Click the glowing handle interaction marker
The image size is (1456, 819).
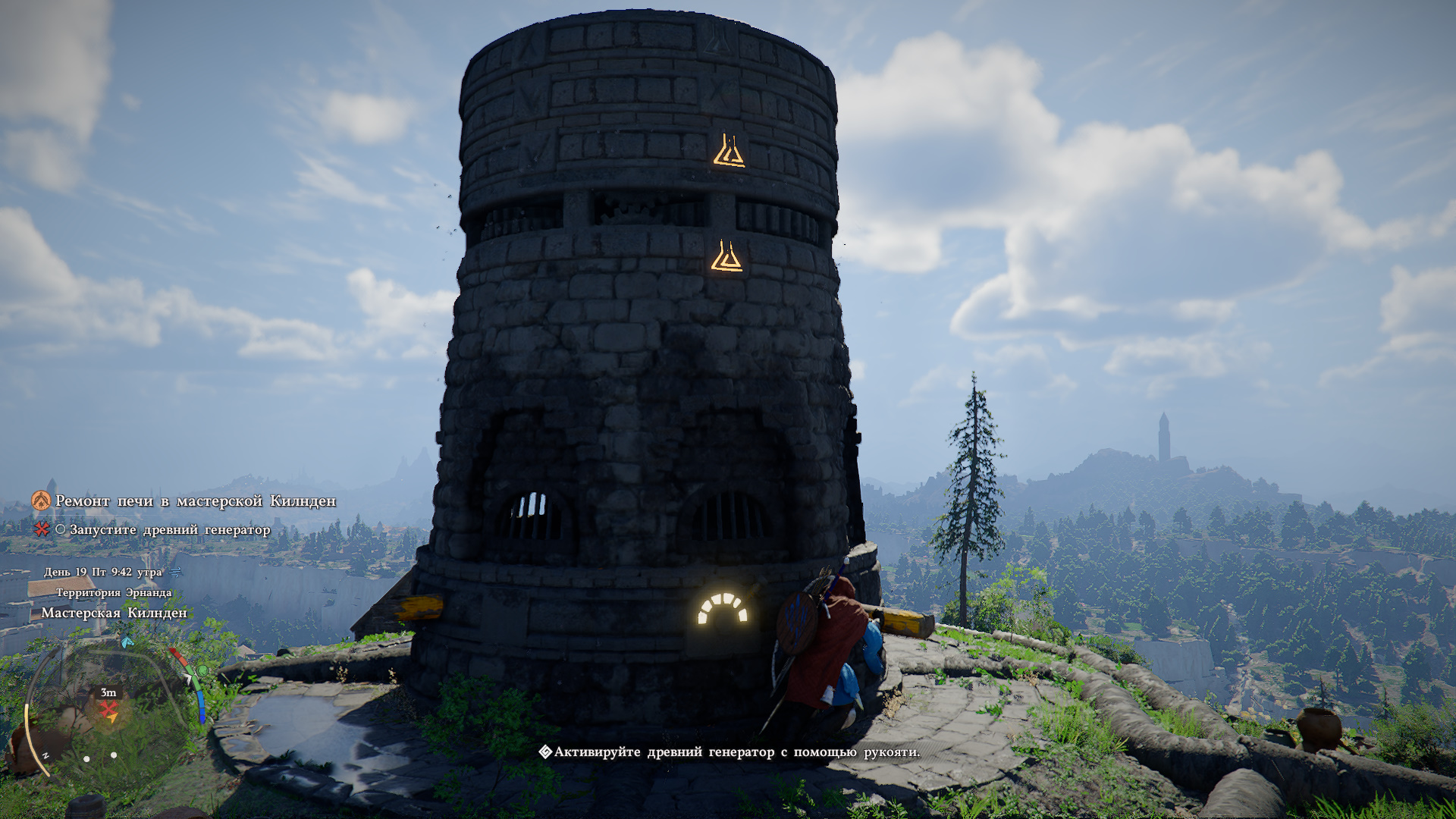(x=723, y=609)
